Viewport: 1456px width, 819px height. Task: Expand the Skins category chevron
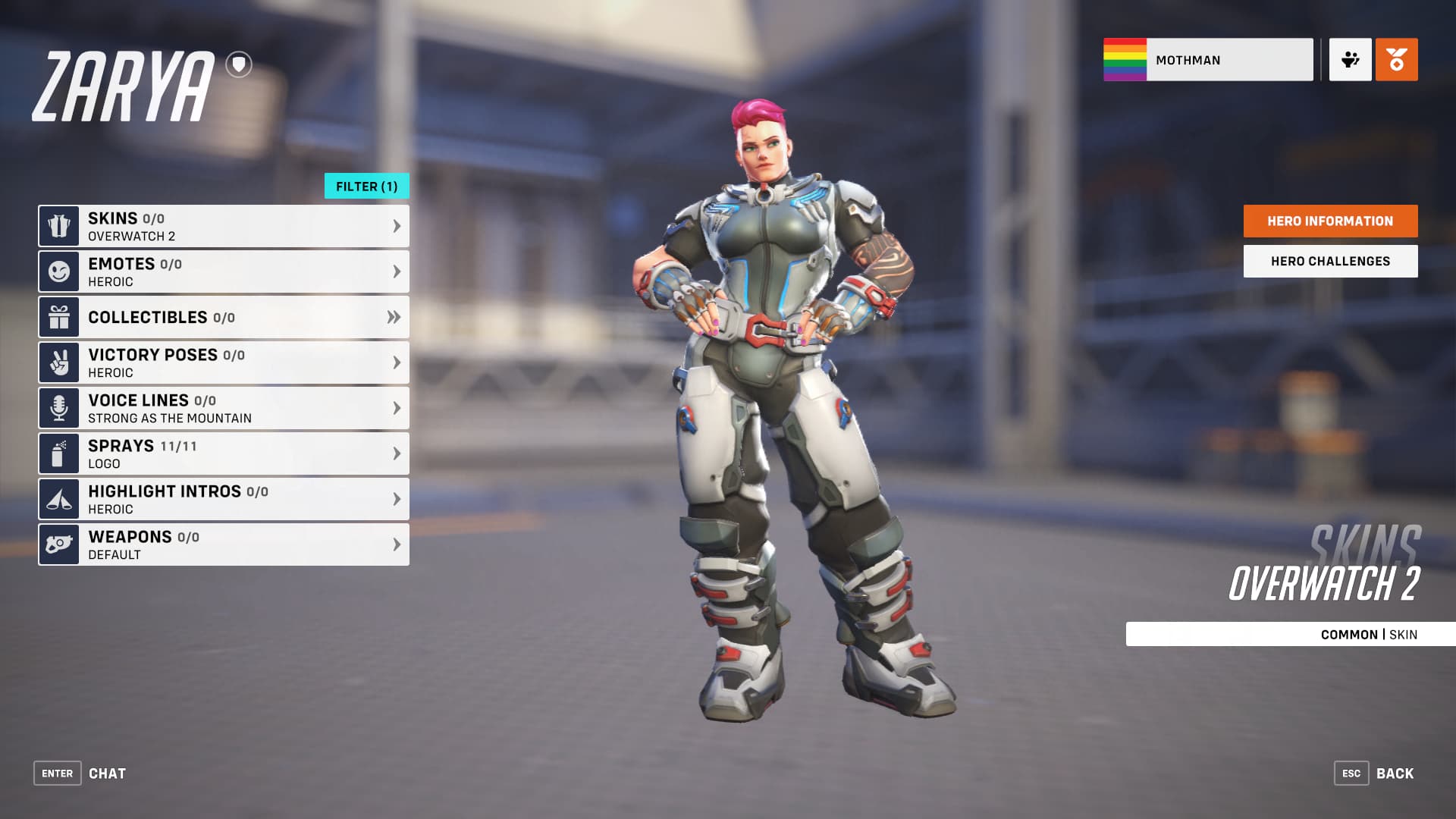[x=396, y=225]
